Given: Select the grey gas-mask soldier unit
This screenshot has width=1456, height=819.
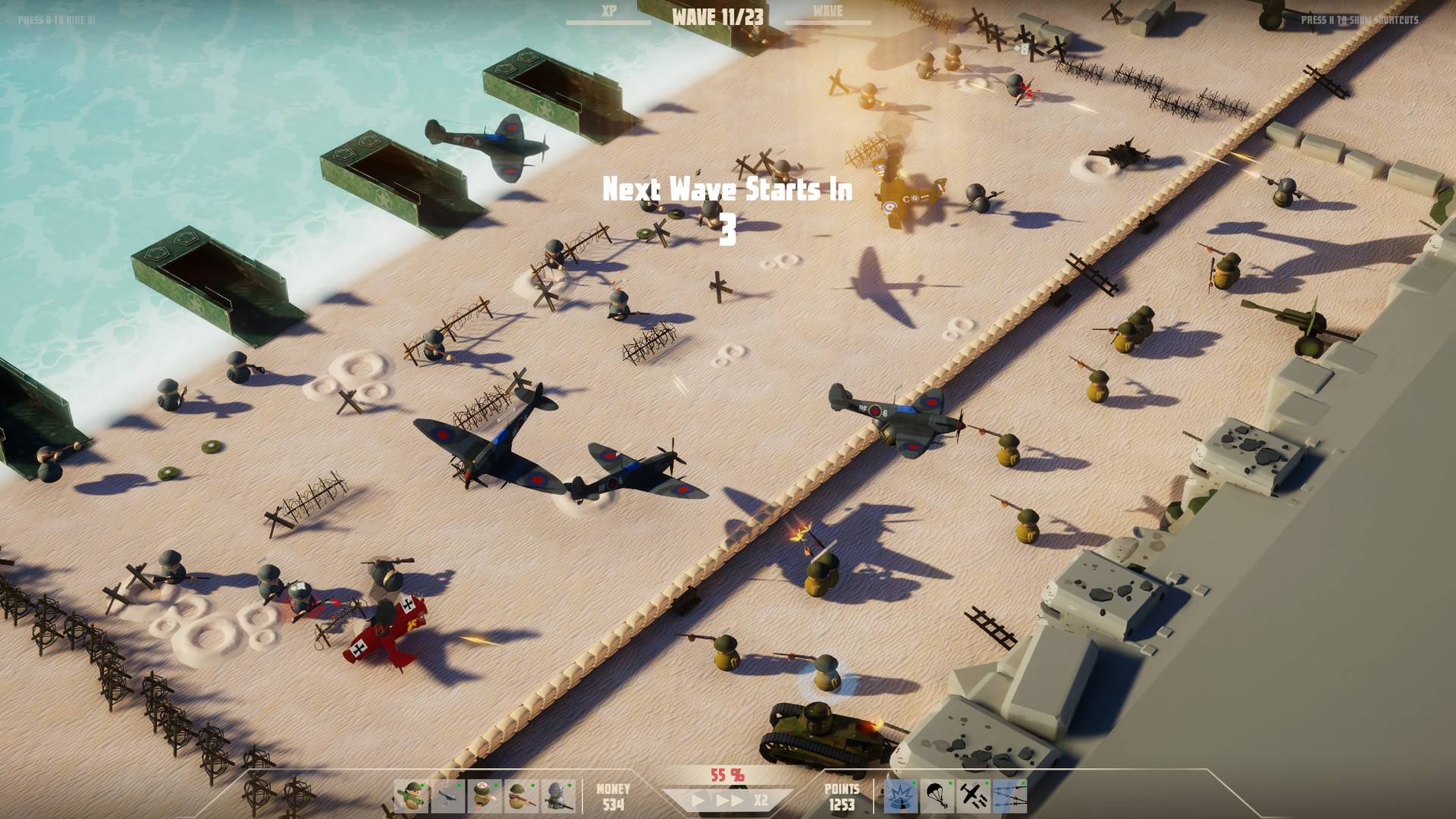Looking at the screenshot, I should [557, 797].
